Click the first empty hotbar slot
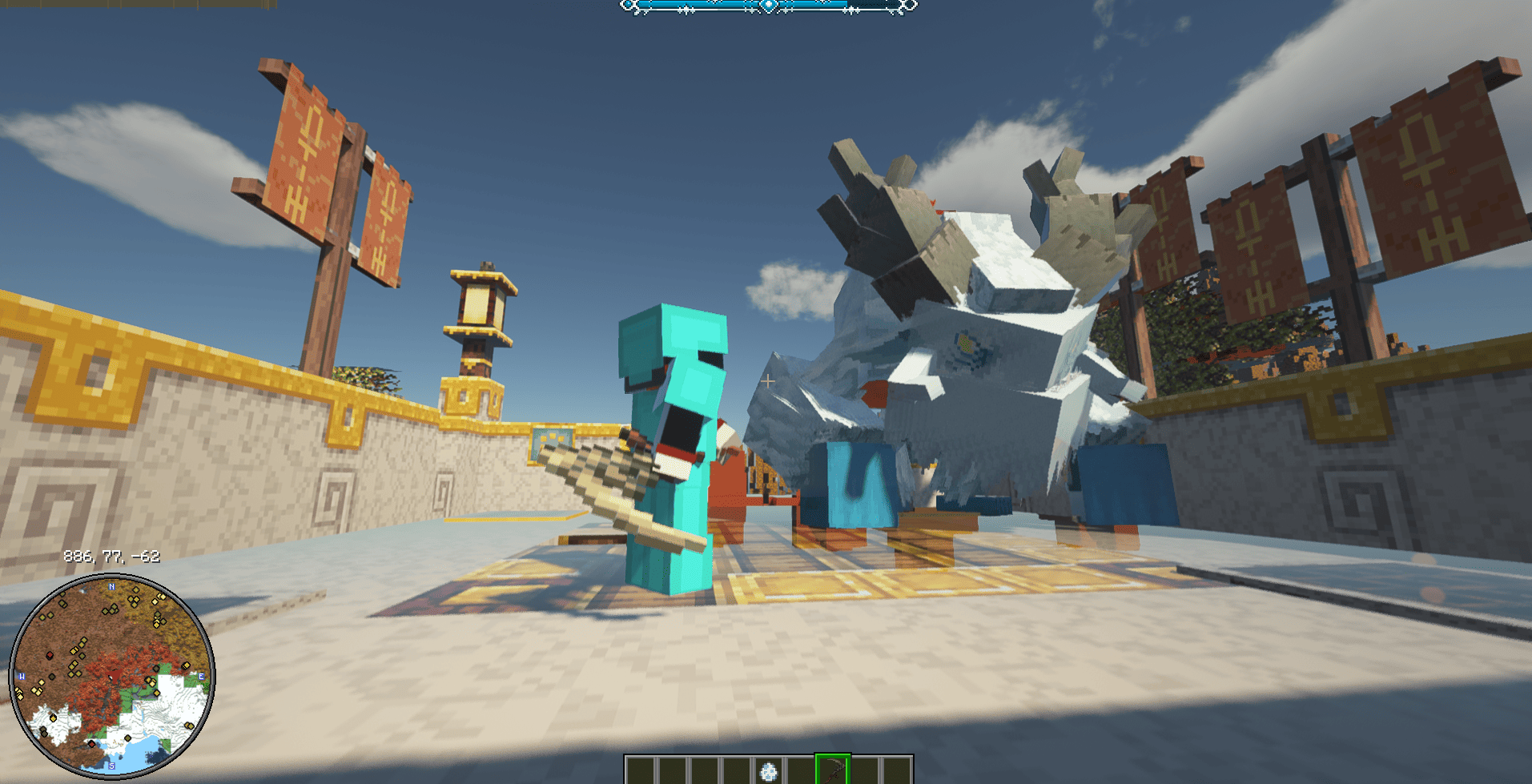The image size is (1532, 784). (x=640, y=770)
